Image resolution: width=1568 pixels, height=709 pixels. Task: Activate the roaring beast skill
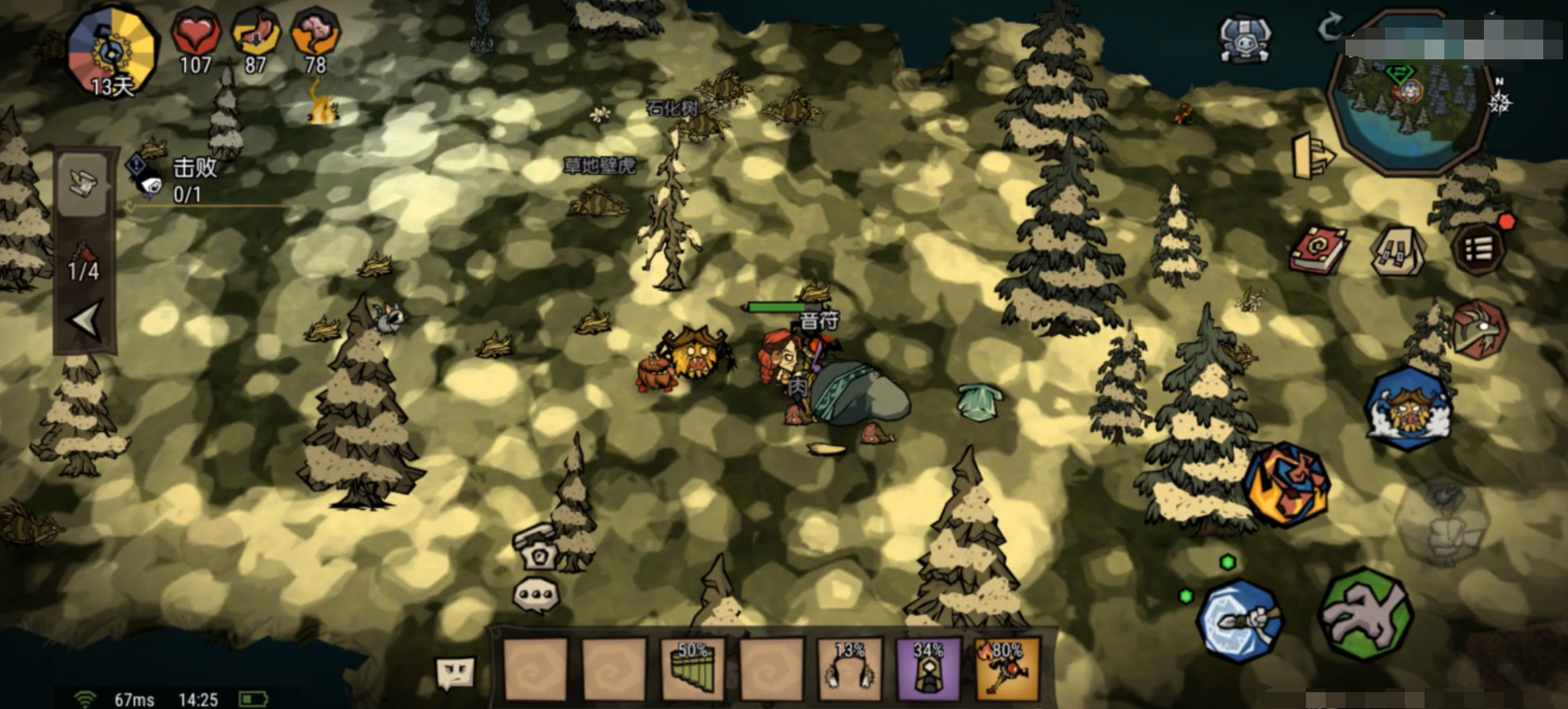(x=1408, y=408)
